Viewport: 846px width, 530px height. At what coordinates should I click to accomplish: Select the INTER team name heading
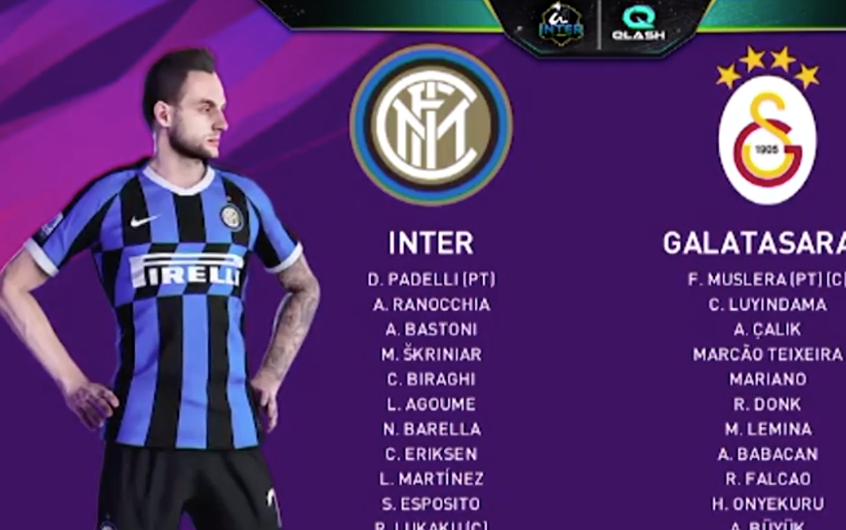click(431, 243)
